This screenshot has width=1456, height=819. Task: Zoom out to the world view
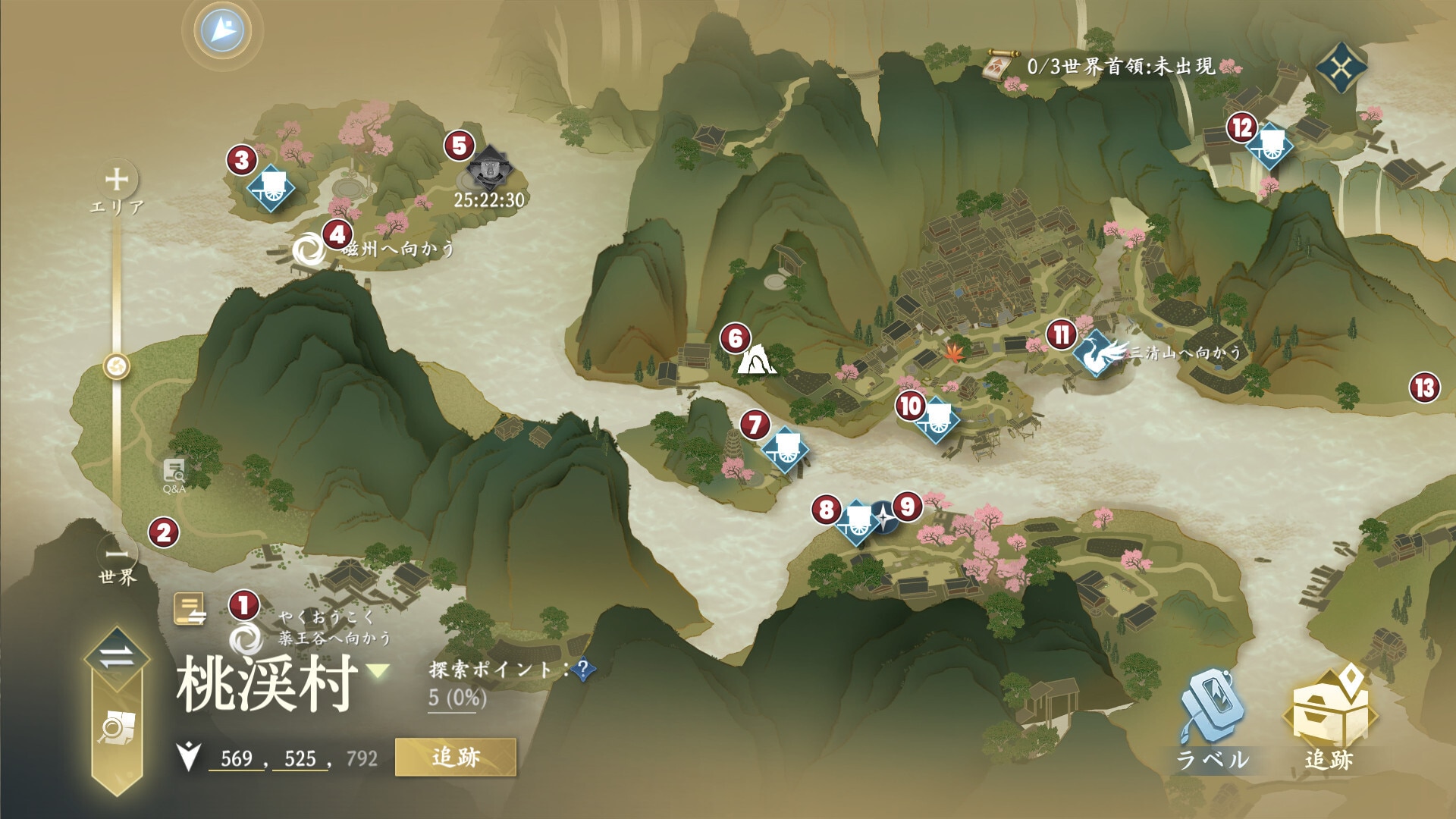pos(117,552)
